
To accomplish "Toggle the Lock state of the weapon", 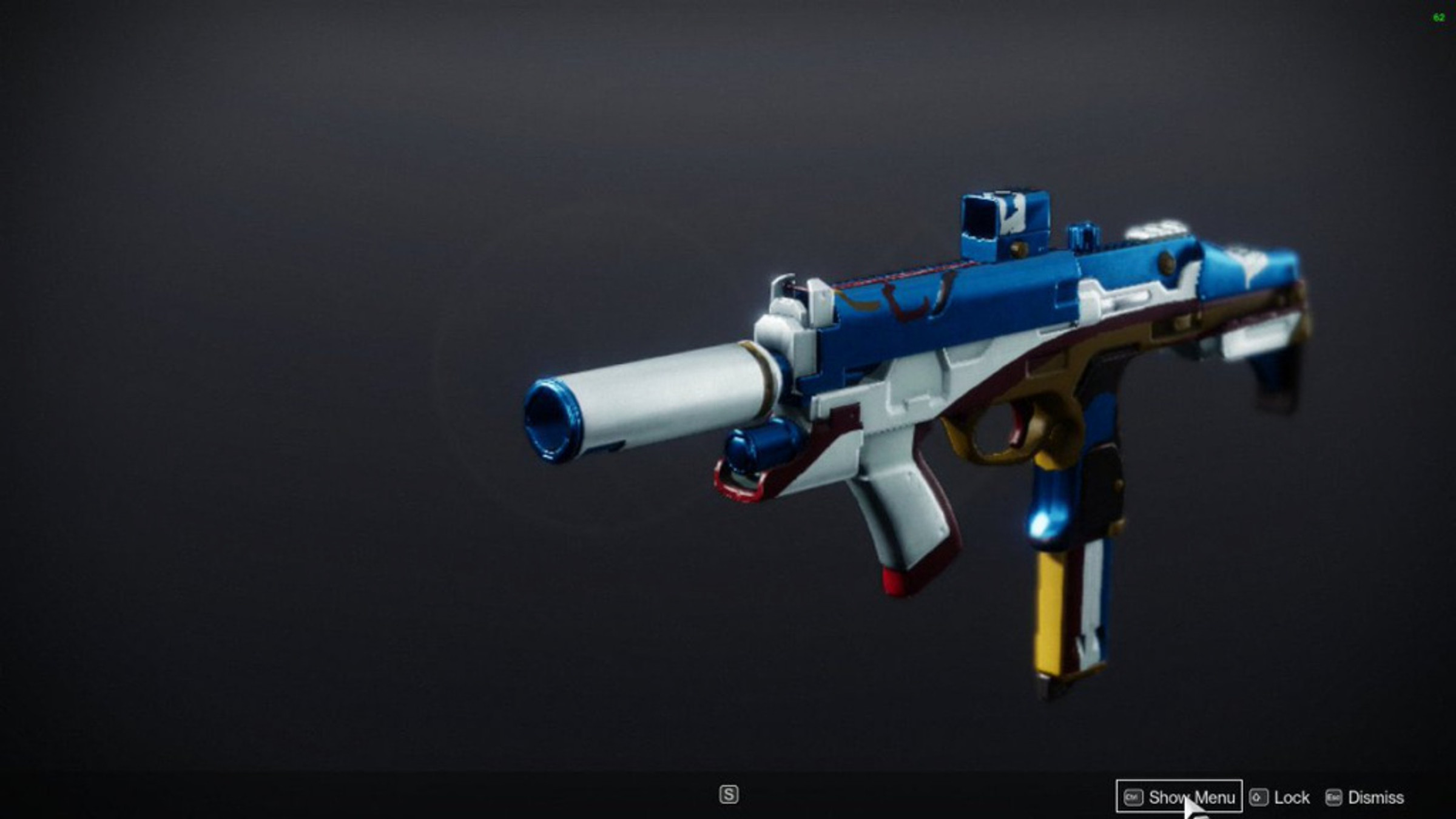I will [x=1289, y=796].
